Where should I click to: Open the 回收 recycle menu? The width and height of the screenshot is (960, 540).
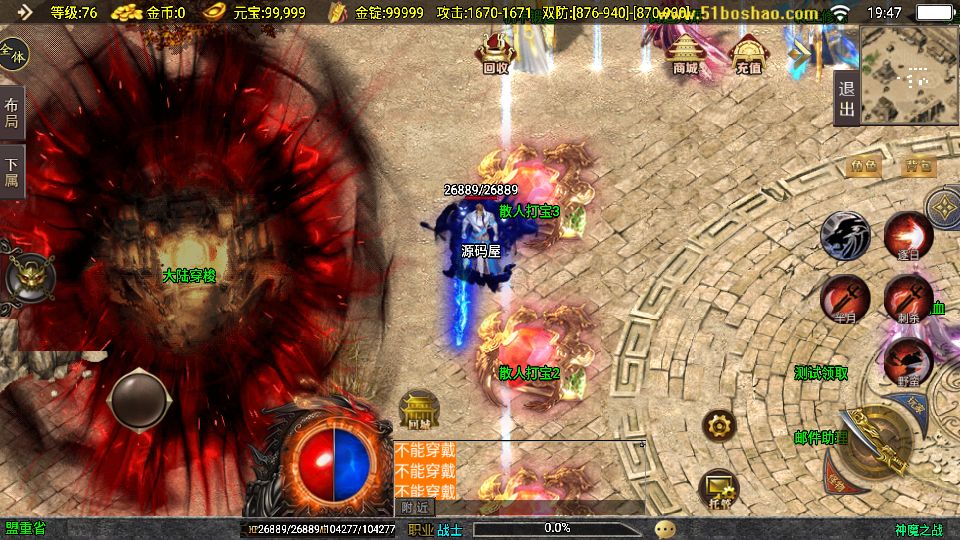[x=495, y=54]
